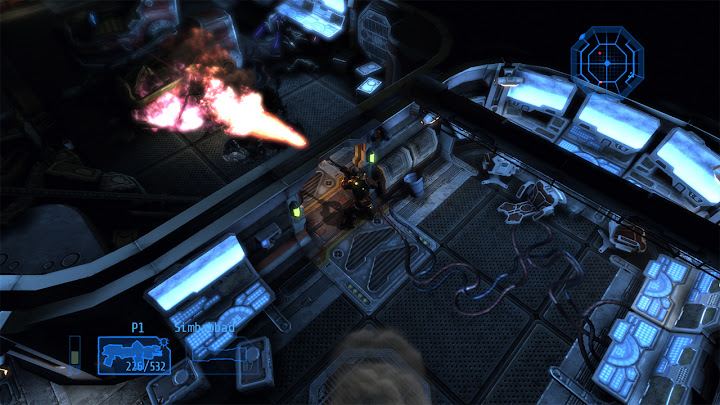Click the octagonal radar minimap
The height and width of the screenshot is (405, 720).
pos(606,59)
